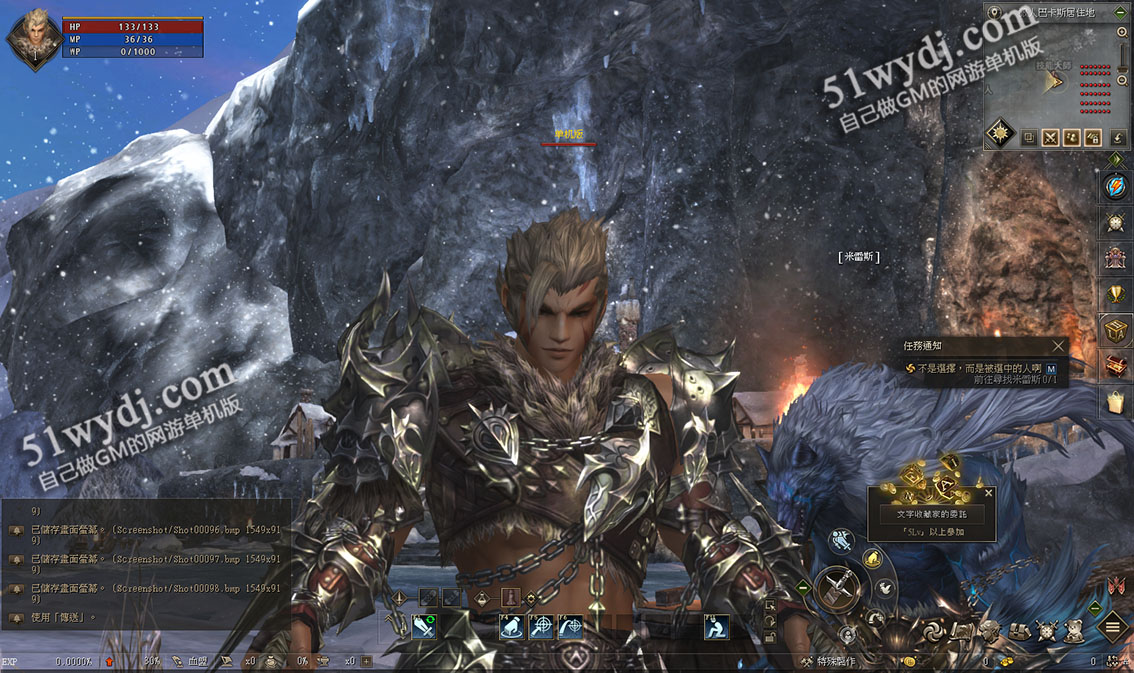This screenshot has height=673, width=1134.
Task: Use the kneeling figure skill on hotbar
Action: (x=716, y=627)
